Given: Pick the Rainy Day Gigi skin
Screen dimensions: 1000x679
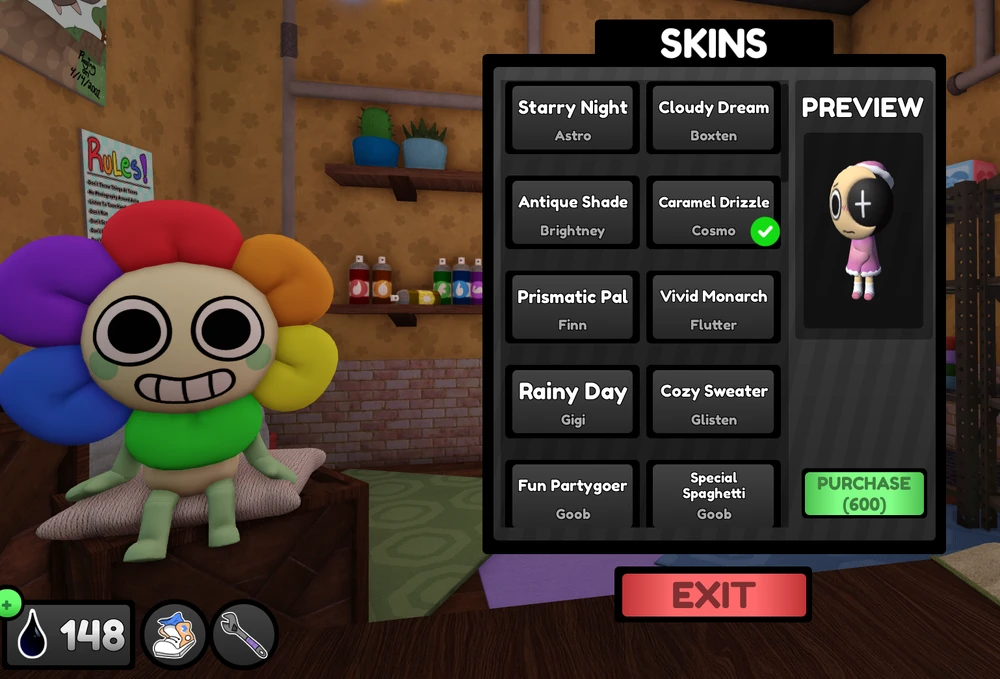Looking at the screenshot, I should click(572, 402).
